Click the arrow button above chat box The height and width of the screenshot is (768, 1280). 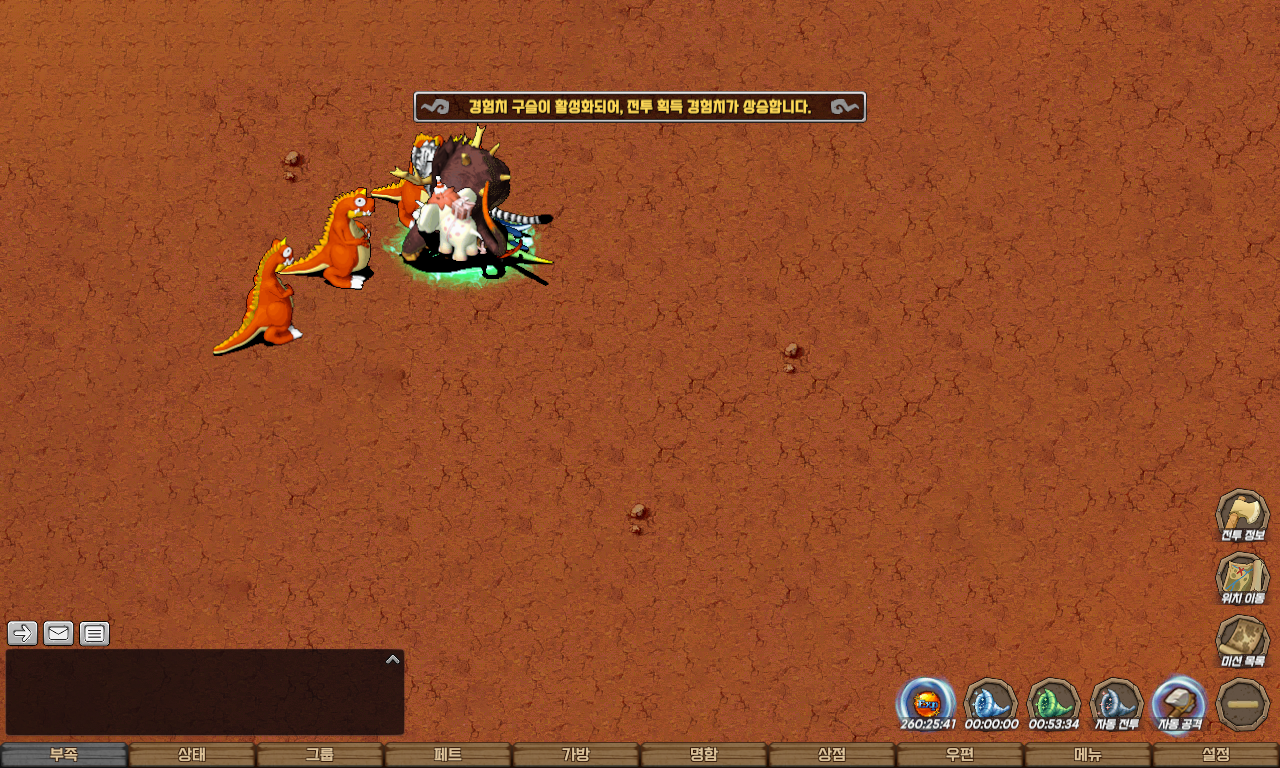point(22,633)
